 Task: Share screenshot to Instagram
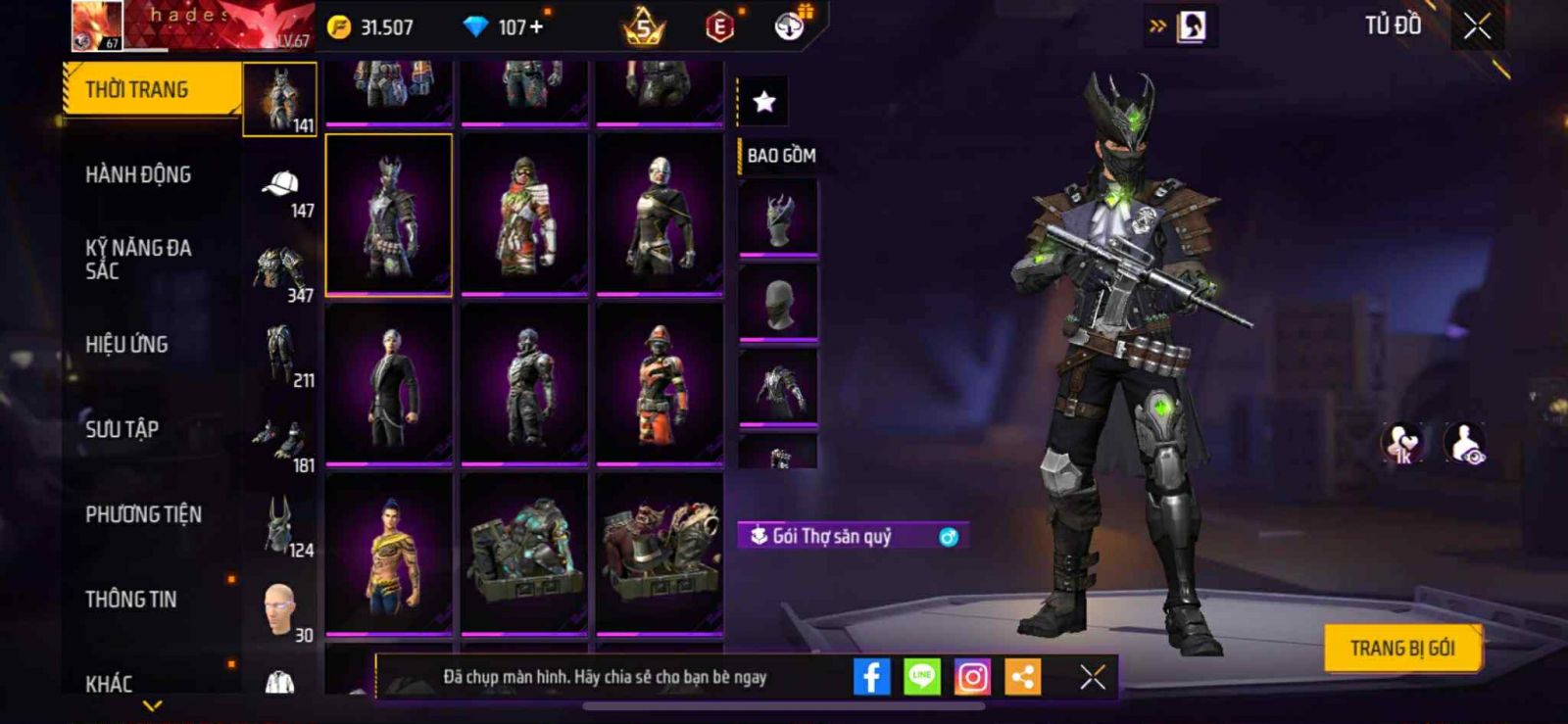pyautogui.click(x=972, y=677)
